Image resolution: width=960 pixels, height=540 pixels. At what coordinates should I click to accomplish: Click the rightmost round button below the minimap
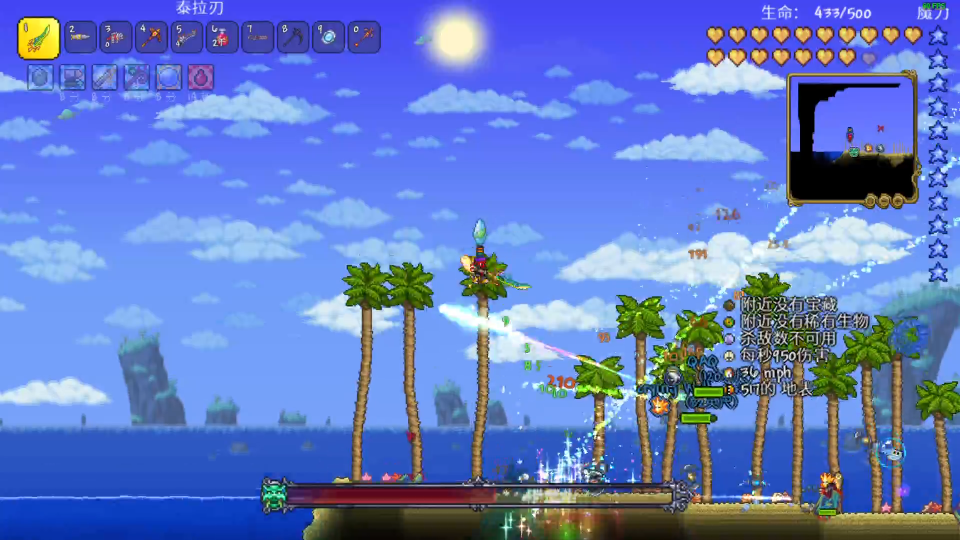[897, 201]
